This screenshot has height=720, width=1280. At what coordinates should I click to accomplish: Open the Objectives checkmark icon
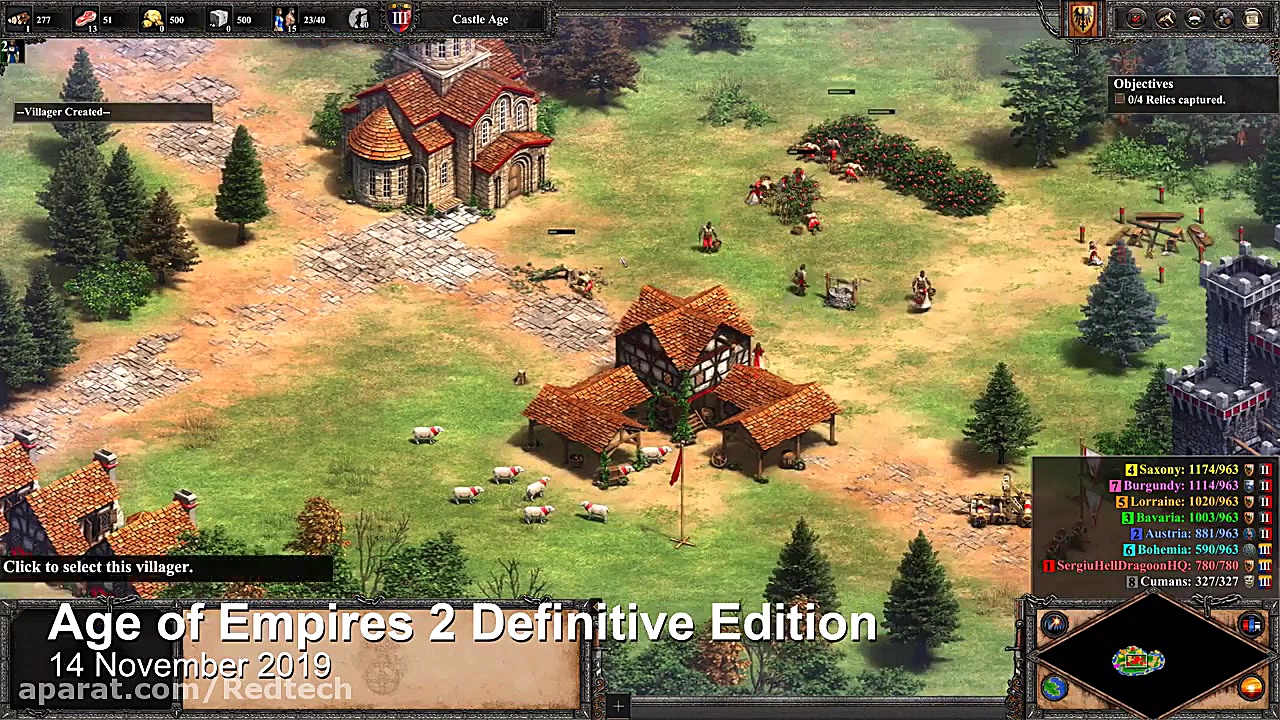[1136, 18]
